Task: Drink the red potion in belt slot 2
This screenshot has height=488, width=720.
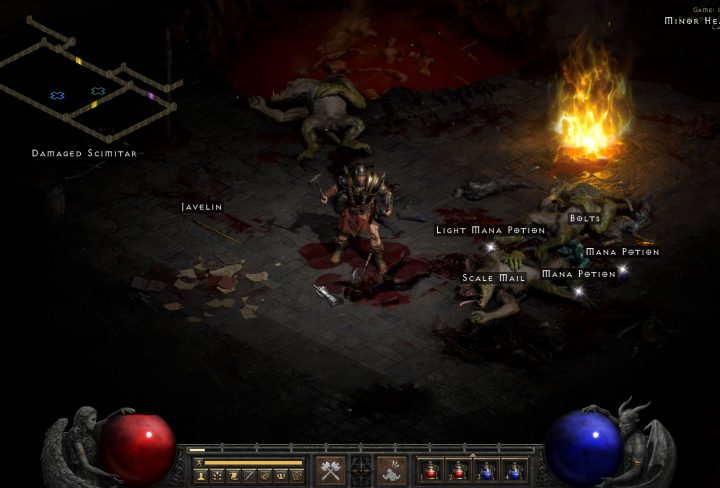Action: tap(458, 470)
